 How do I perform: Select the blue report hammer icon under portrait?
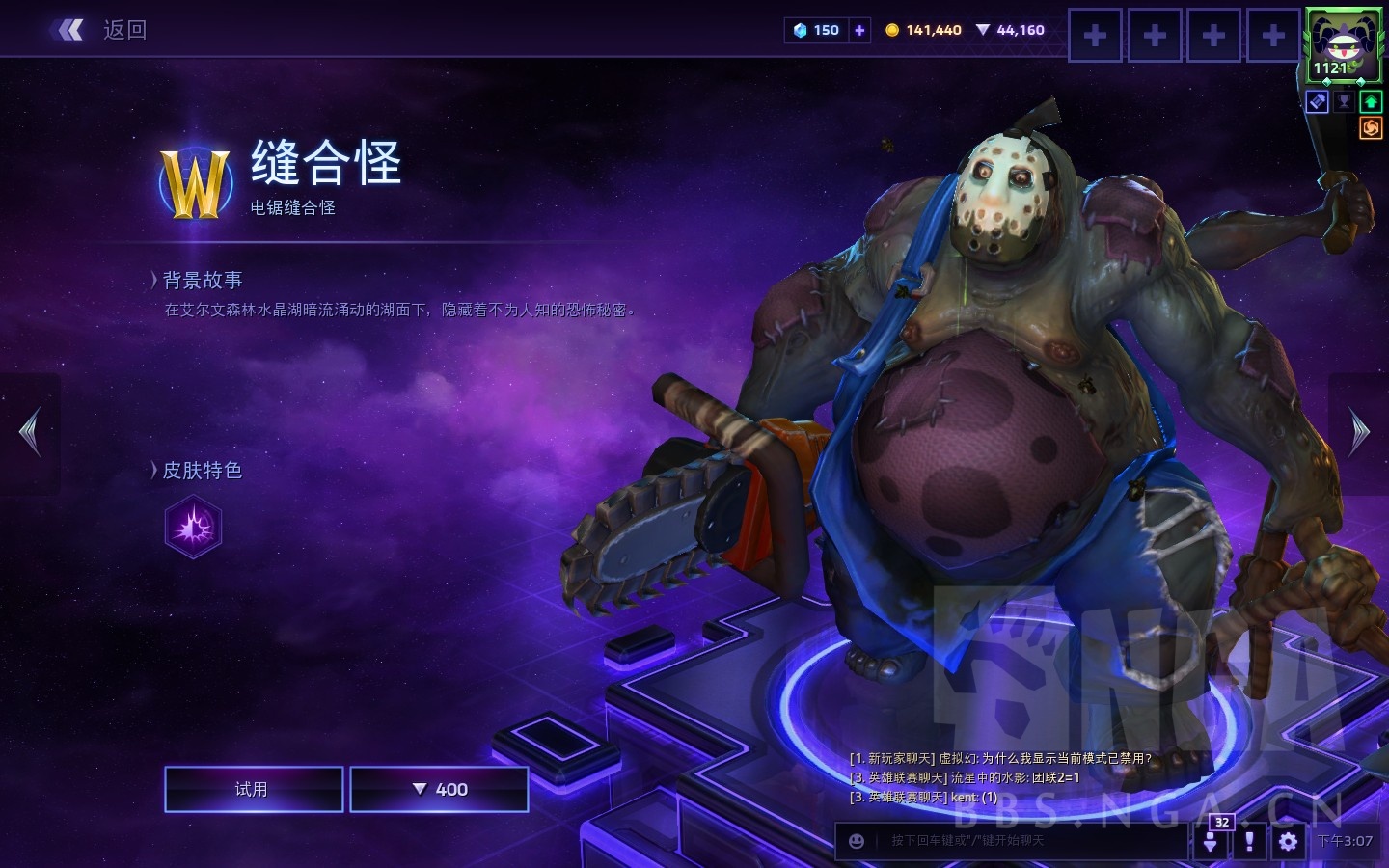coord(1317,101)
